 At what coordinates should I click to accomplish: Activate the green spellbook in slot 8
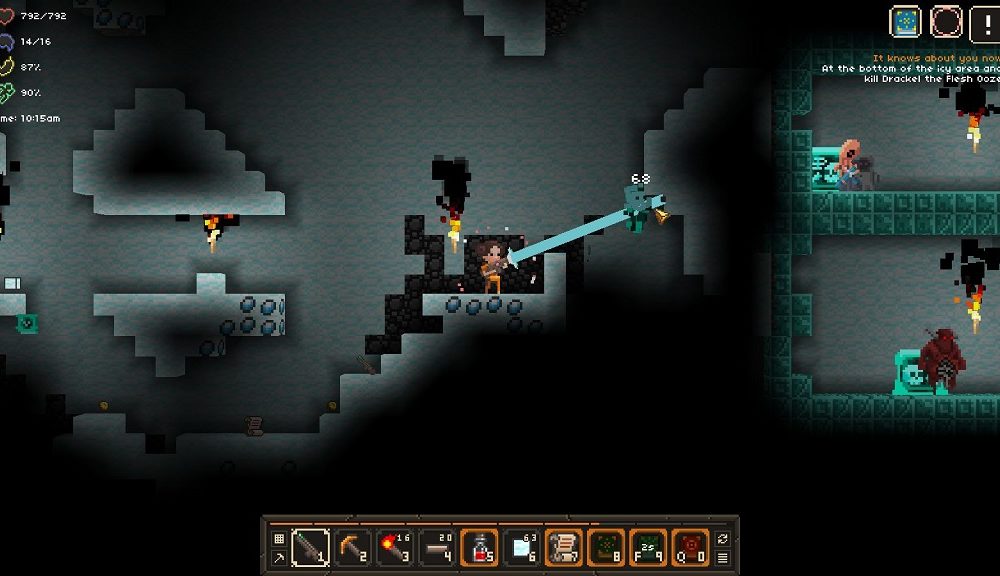606,547
